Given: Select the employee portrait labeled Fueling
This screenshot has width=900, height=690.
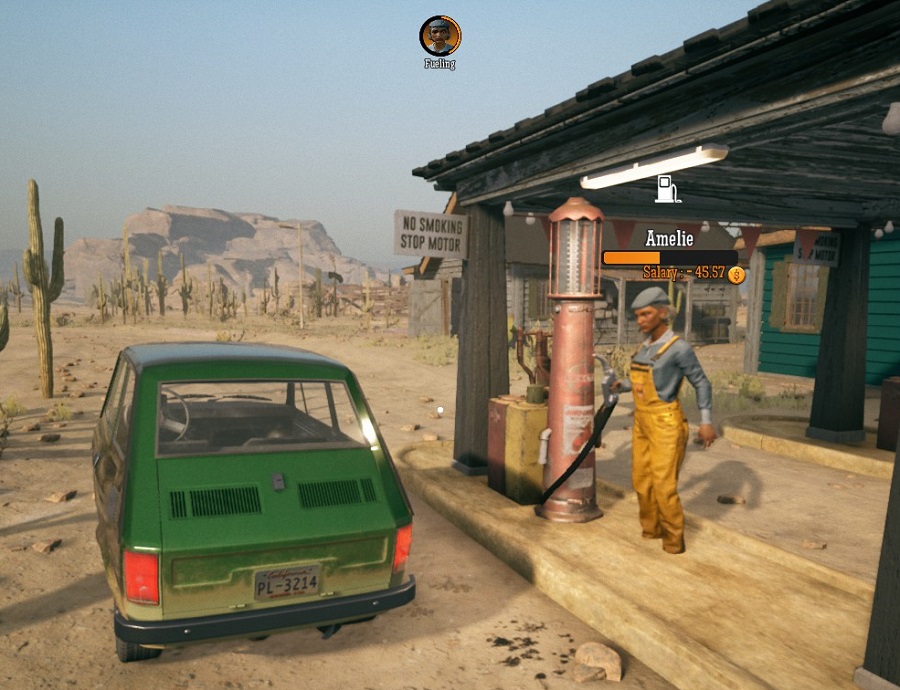Looking at the screenshot, I should tap(440, 36).
